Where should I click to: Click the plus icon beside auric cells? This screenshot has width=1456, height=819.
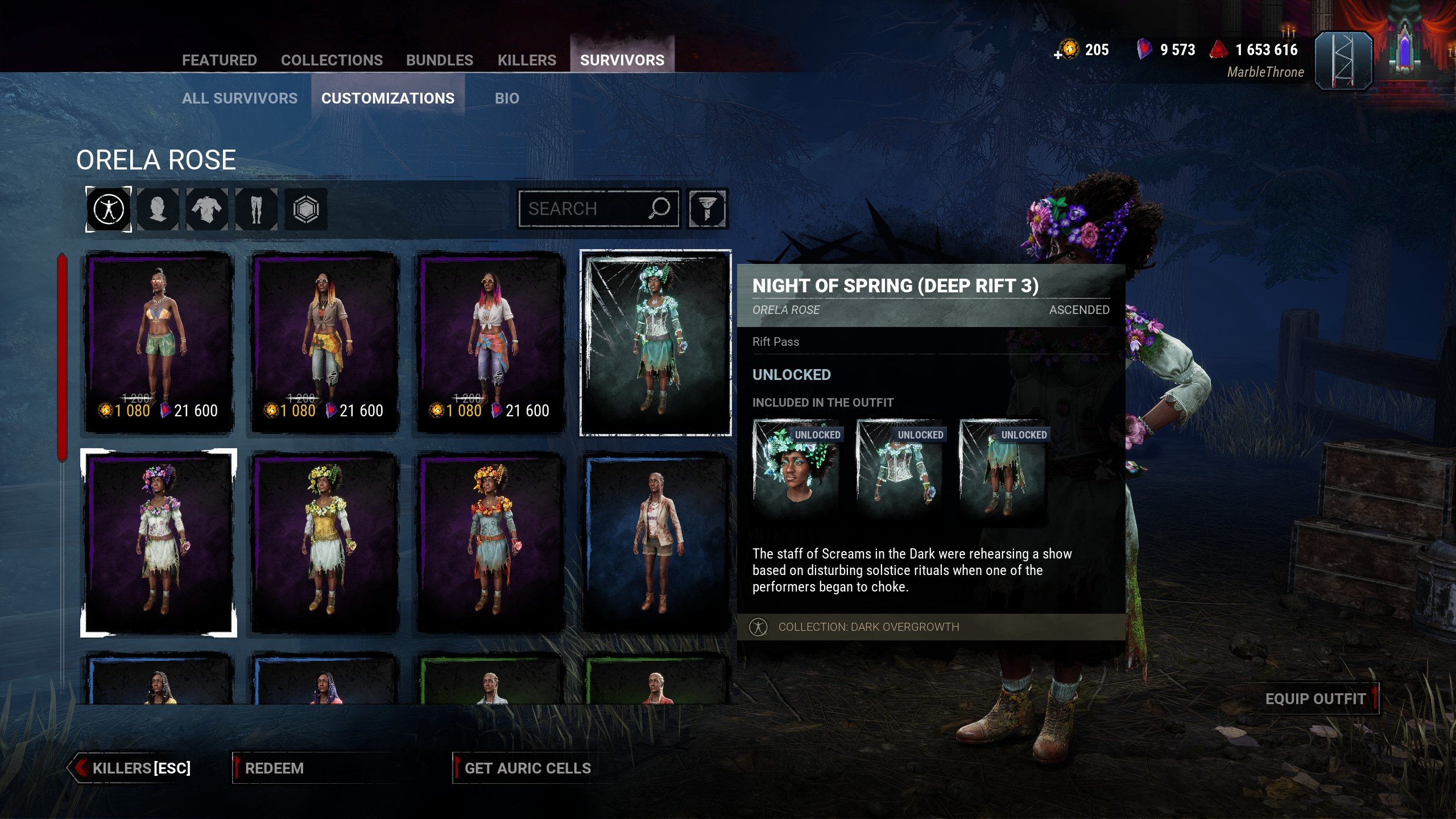[x=1059, y=54]
